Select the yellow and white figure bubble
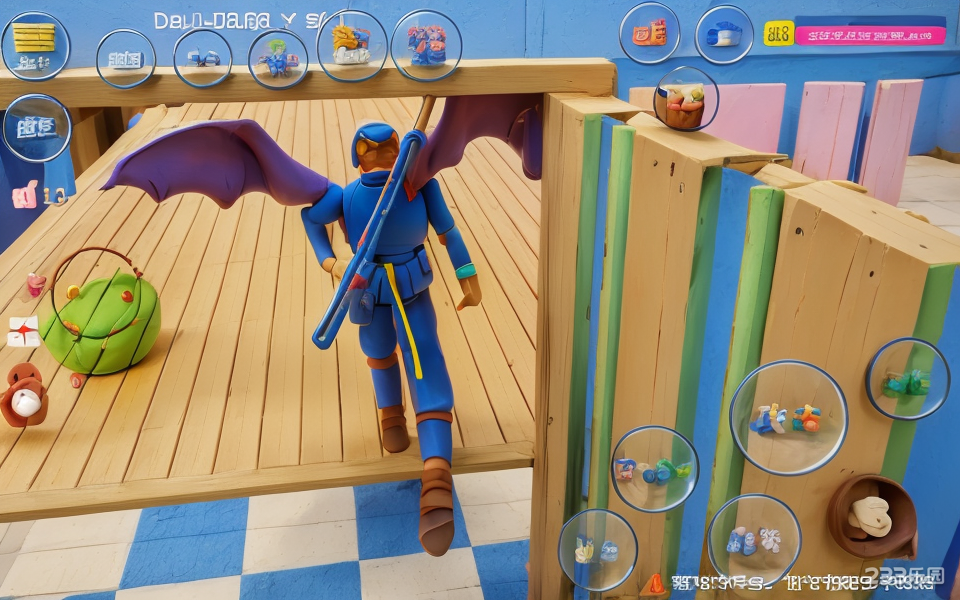Viewport: 960px width, 600px height. (351, 46)
